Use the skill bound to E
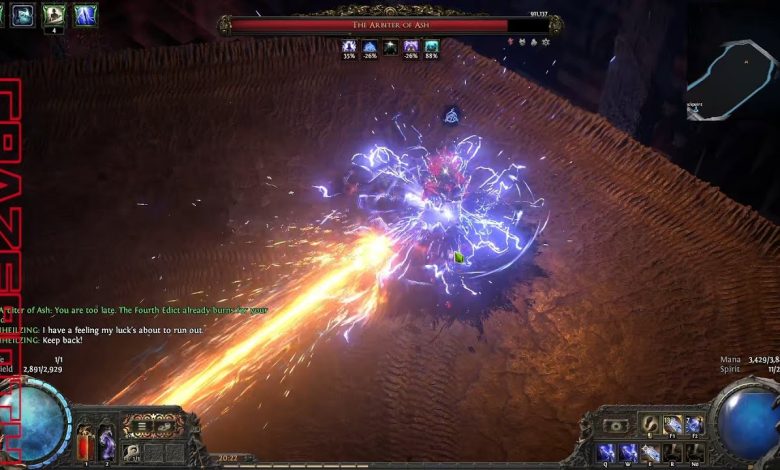The image size is (780, 470). [650, 452]
